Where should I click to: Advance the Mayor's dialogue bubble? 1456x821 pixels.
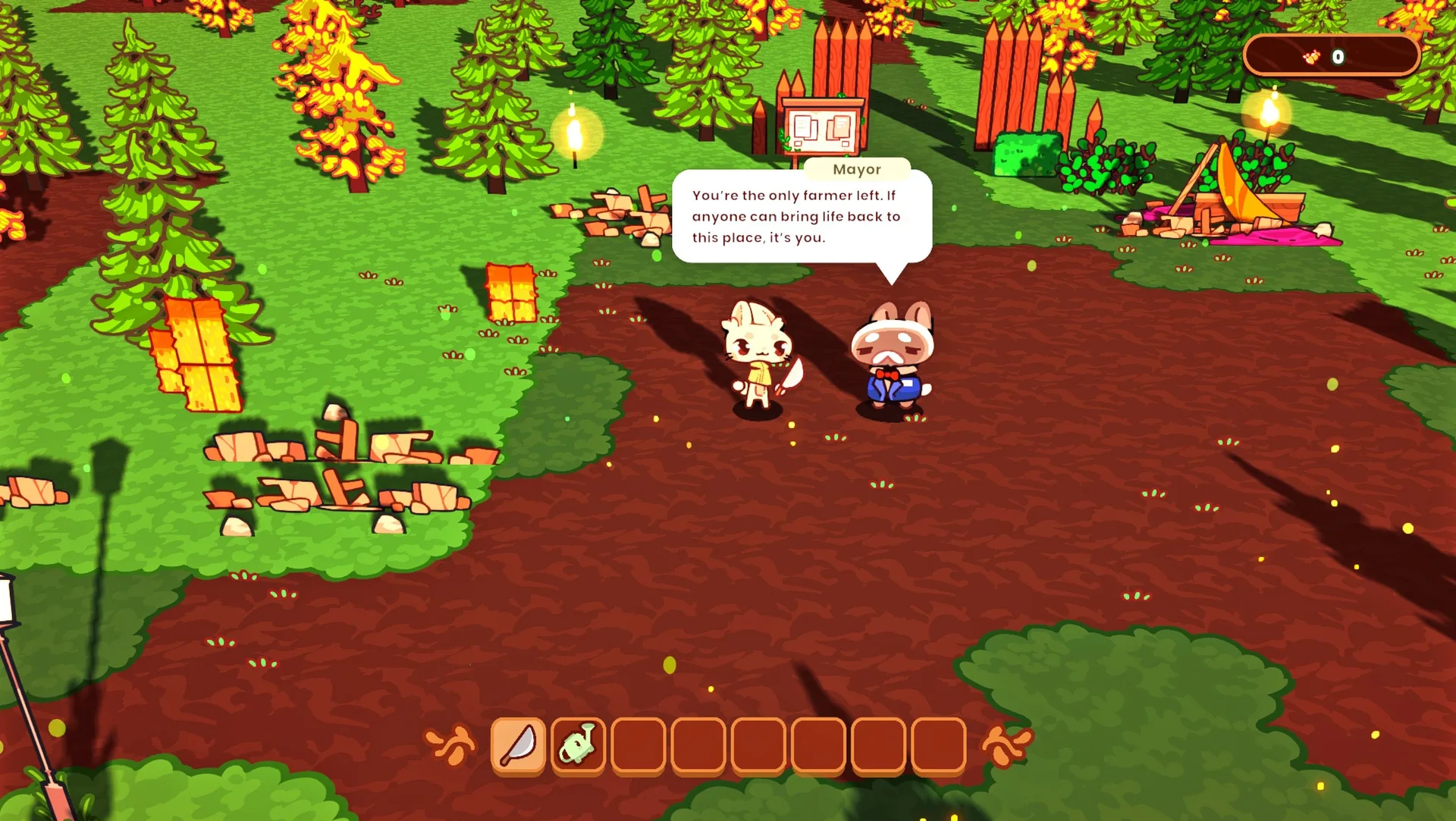pyautogui.click(x=801, y=217)
